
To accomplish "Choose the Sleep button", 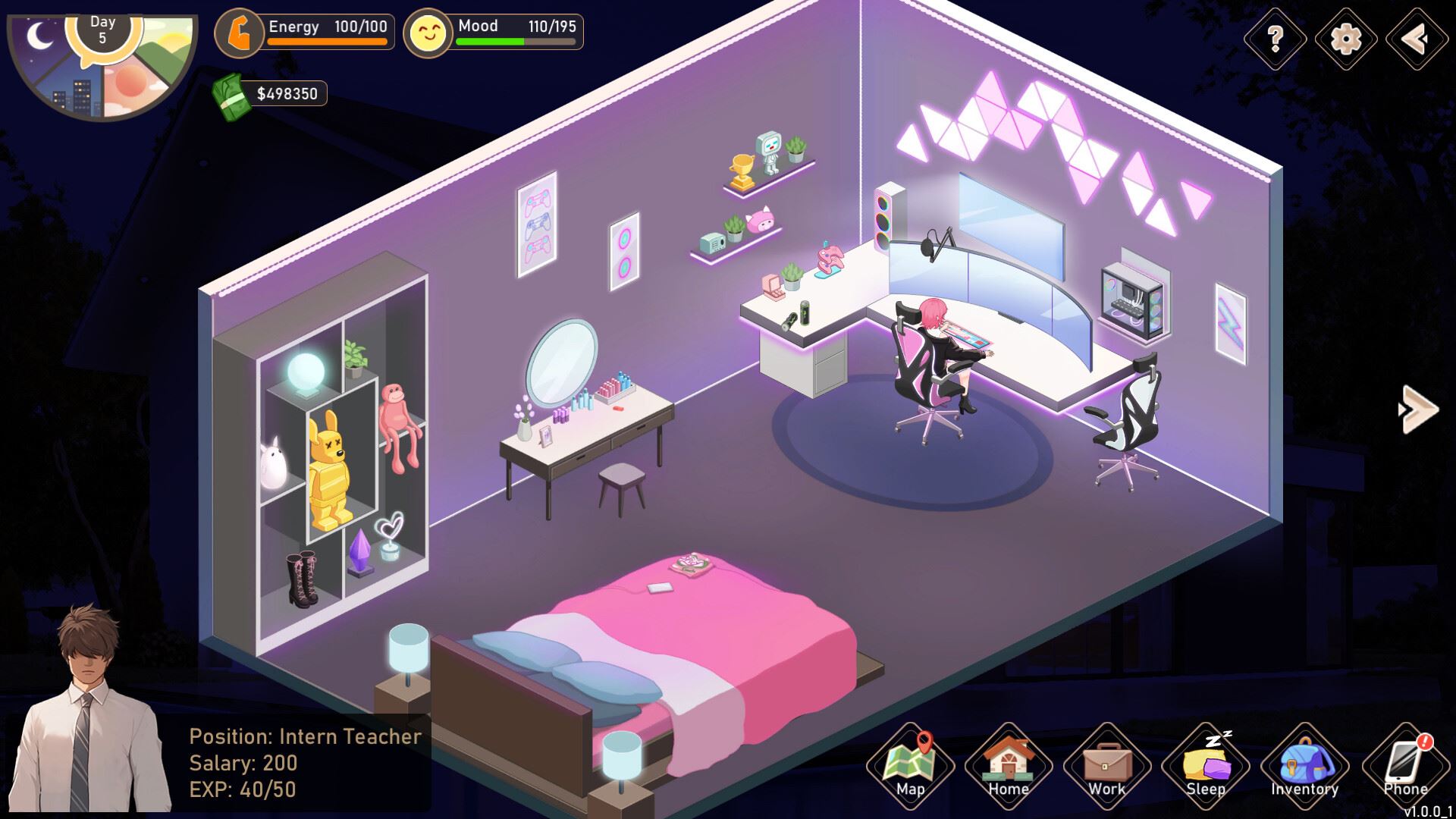I will (1205, 766).
